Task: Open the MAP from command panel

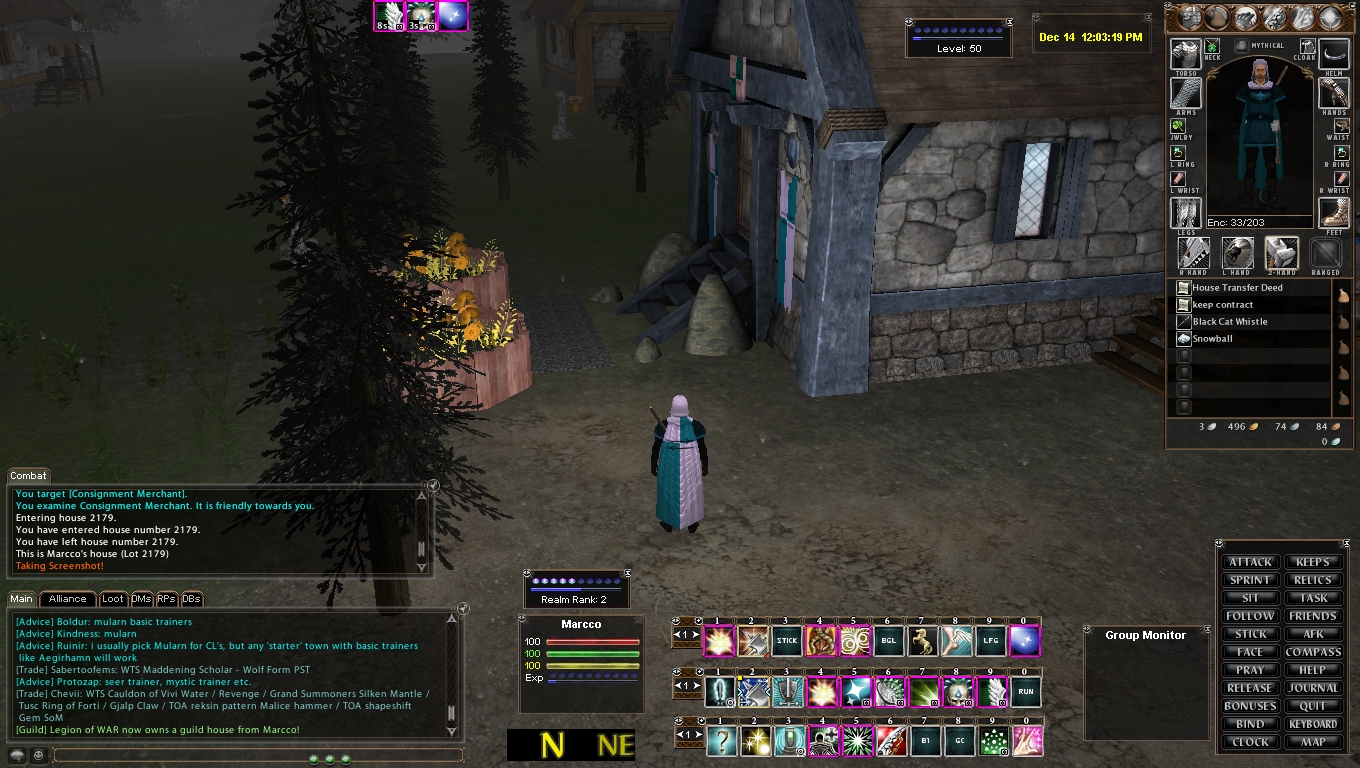Action: 1312,742
